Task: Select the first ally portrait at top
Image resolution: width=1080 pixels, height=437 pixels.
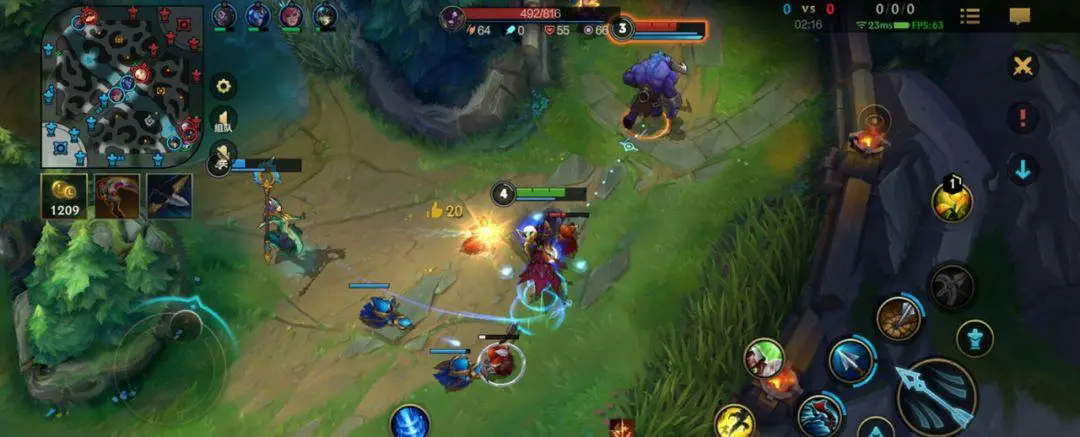Action: click(x=224, y=16)
